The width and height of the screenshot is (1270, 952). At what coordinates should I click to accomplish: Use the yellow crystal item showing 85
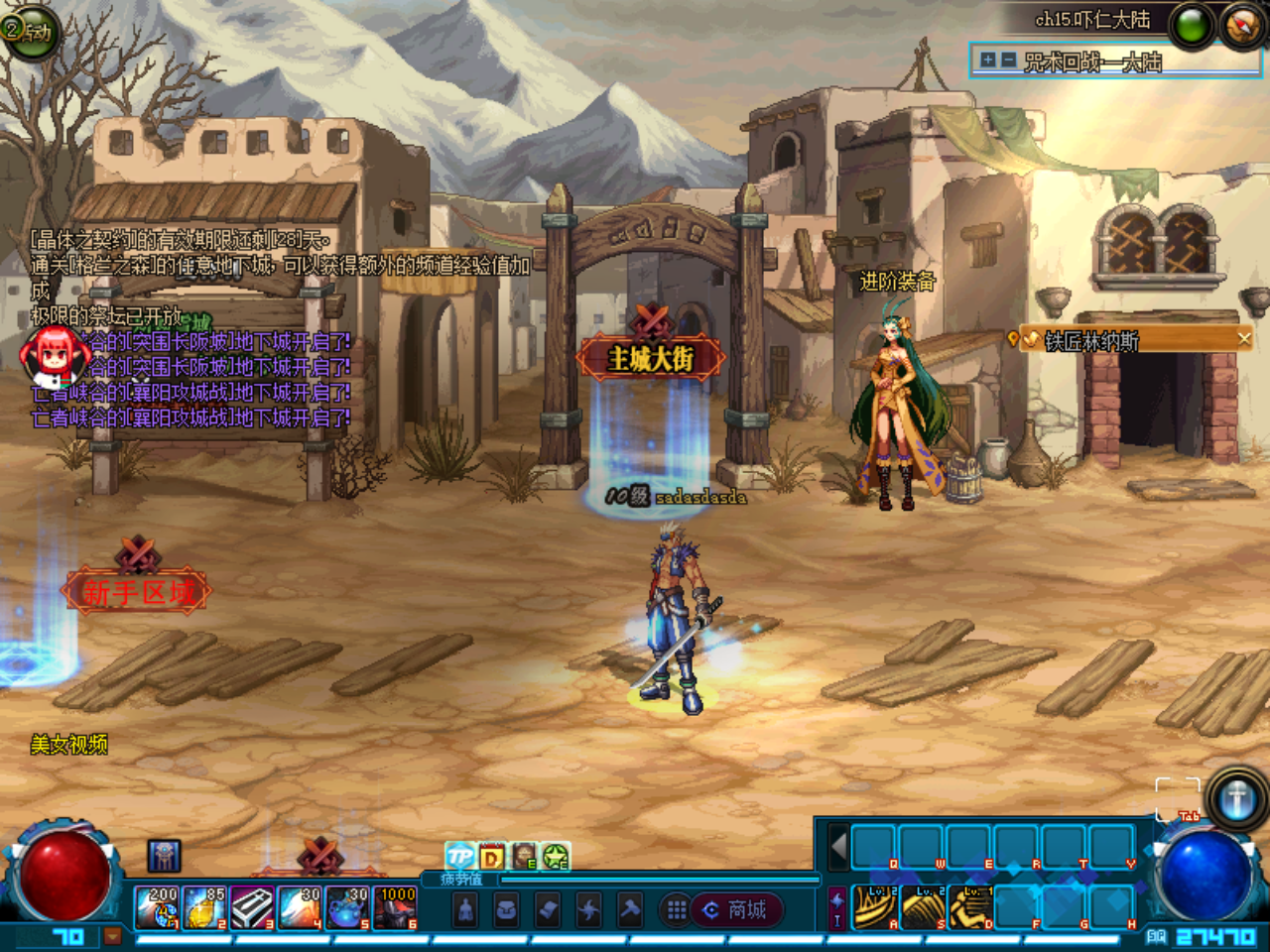point(205,907)
